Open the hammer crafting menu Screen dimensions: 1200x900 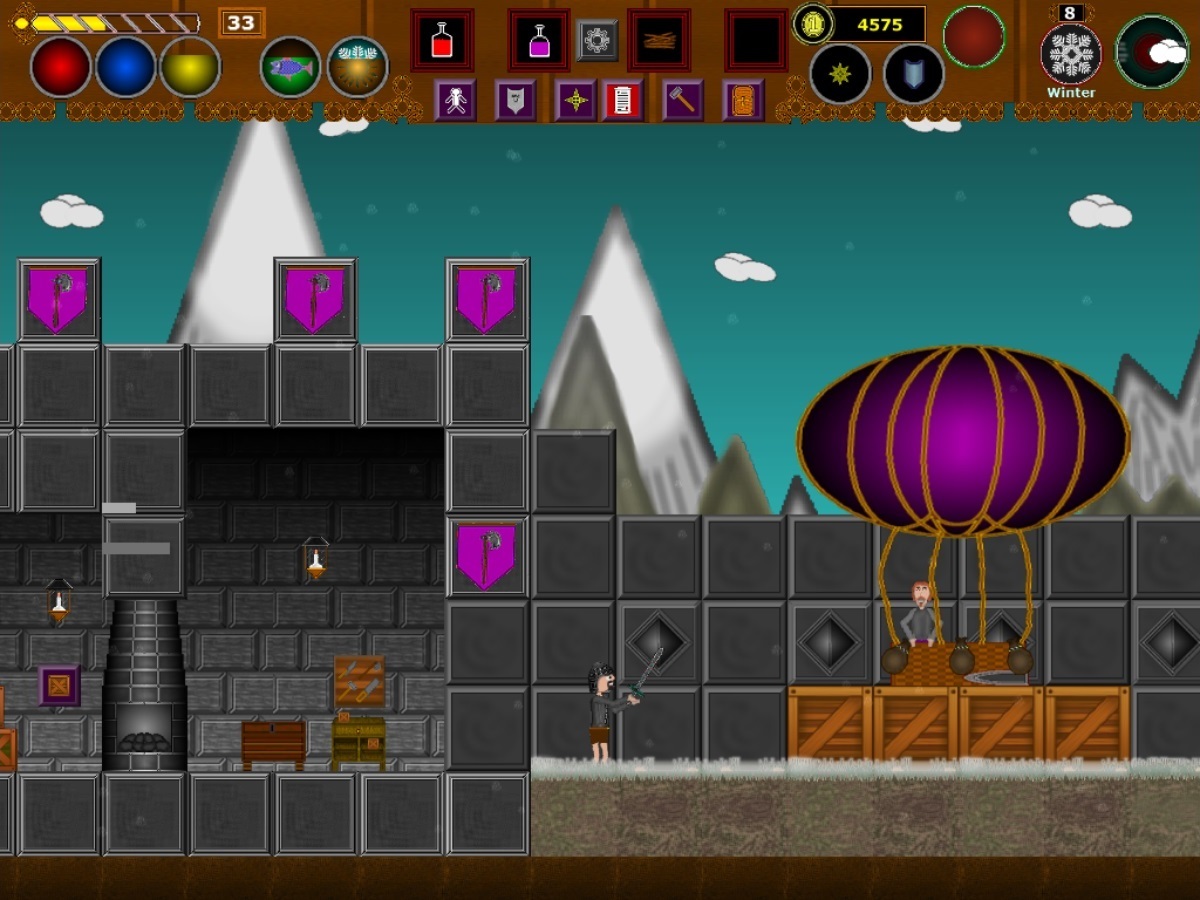[682, 100]
